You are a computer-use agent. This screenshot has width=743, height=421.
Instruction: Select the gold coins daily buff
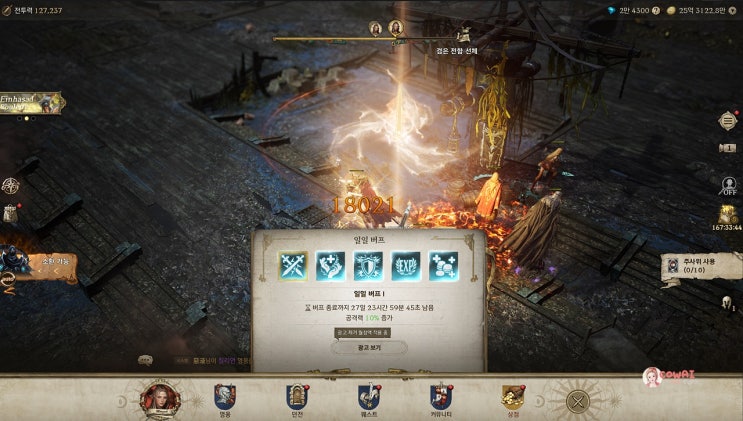pos(443,265)
